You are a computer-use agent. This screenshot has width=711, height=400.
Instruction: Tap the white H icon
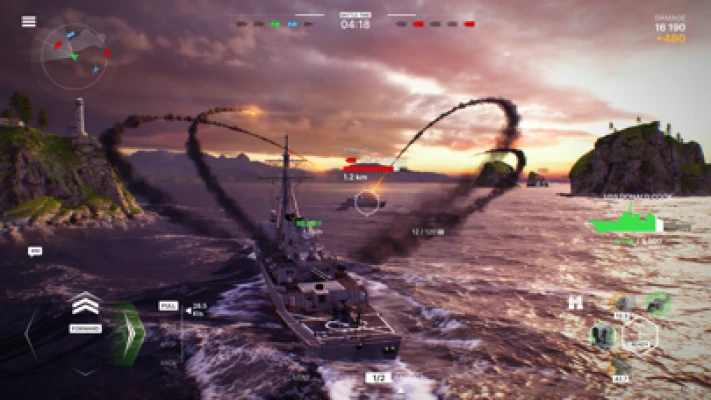[574, 302]
